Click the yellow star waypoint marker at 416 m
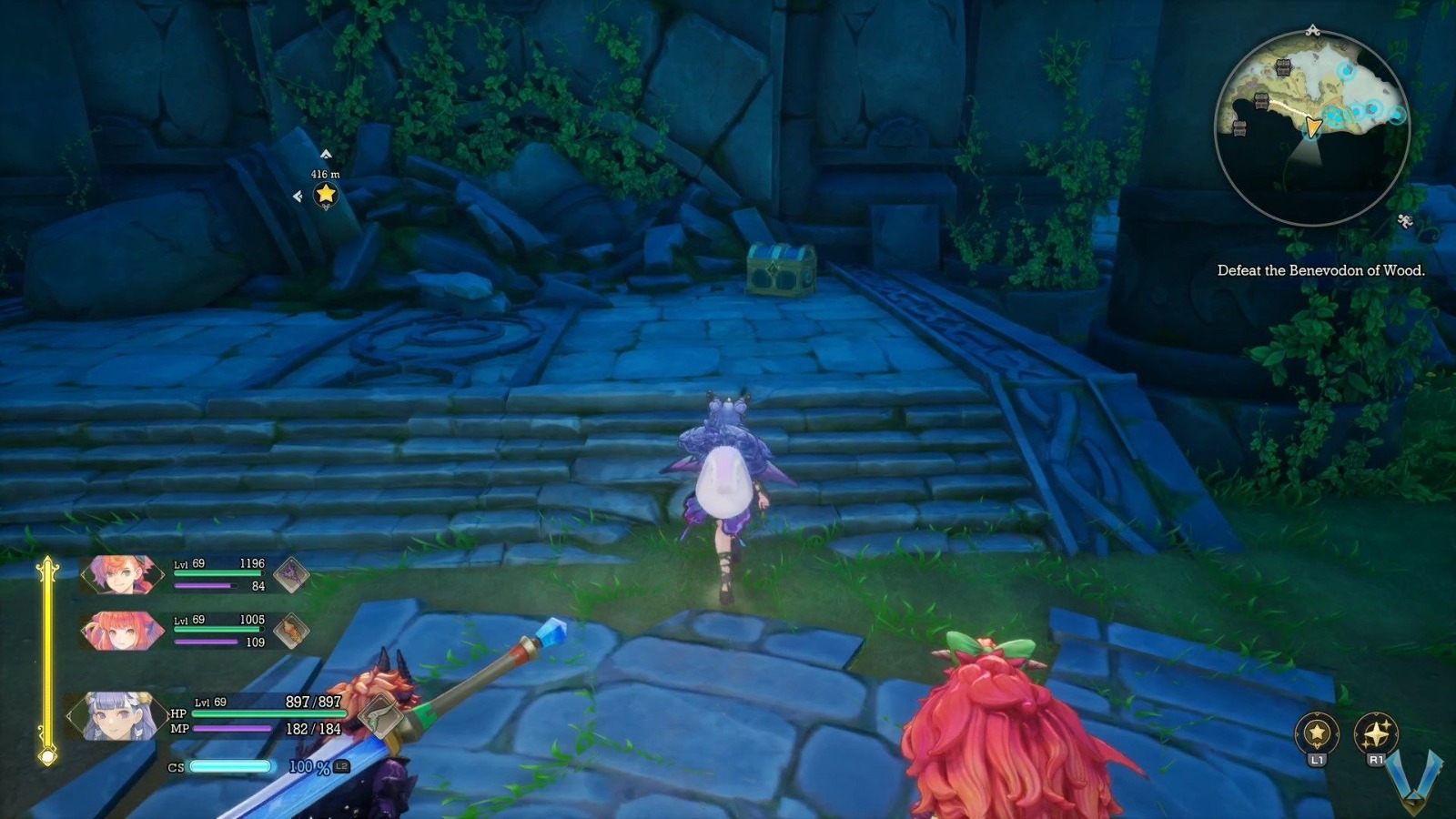The height and width of the screenshot is (819, 1456). coord(325,193)
